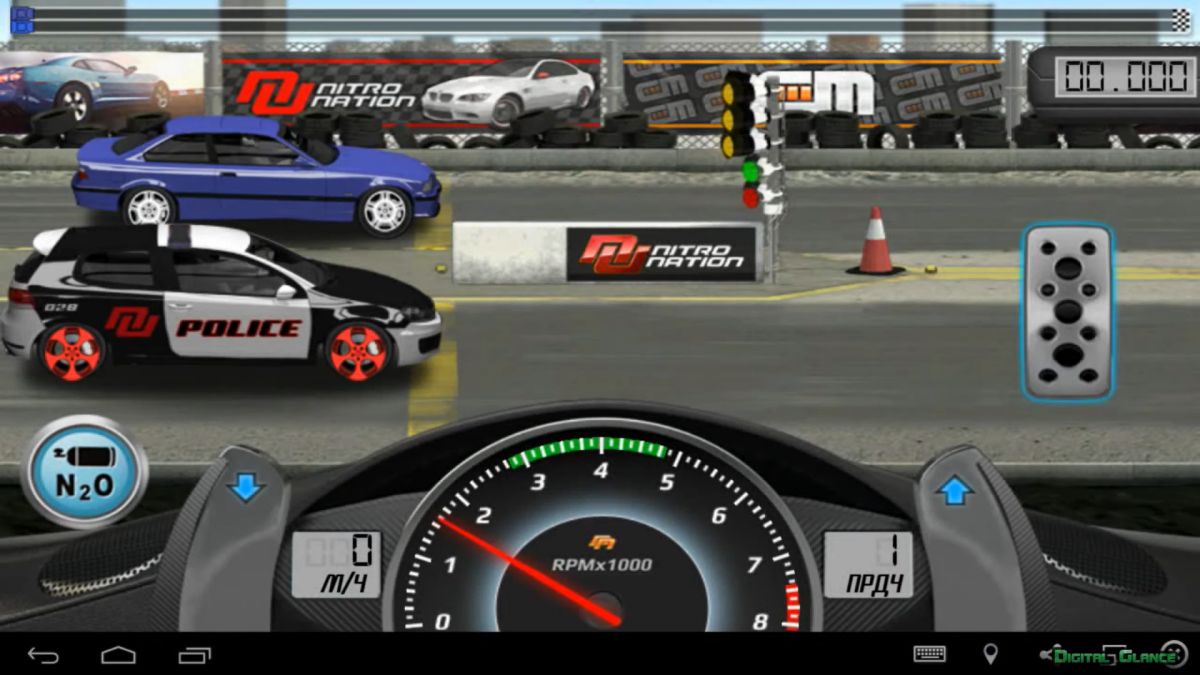Open the Android home screen button

(118, 655)
